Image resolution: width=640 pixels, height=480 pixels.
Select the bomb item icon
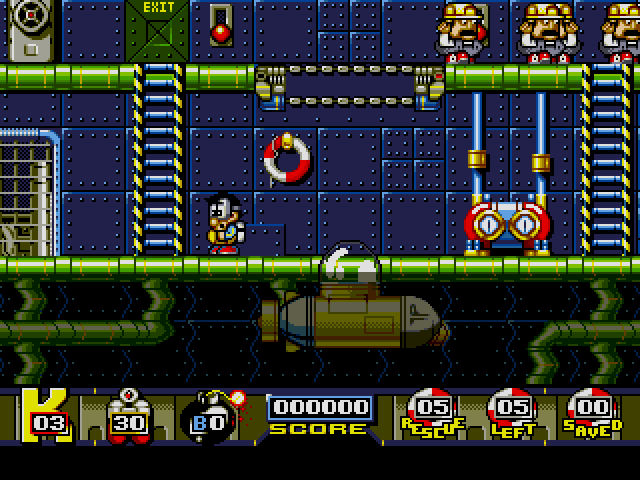point(209,413)
